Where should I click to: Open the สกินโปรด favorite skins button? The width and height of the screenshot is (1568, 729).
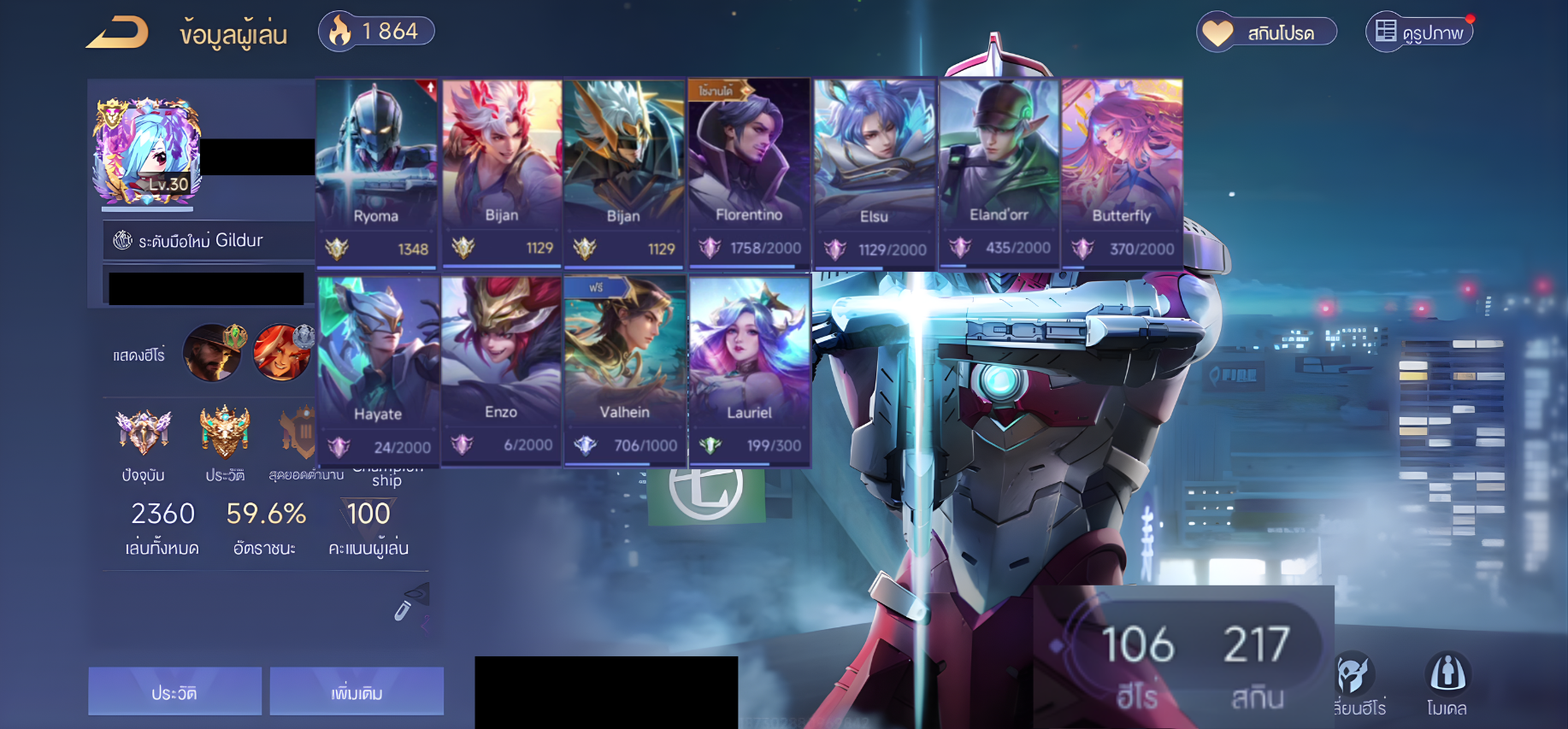click(1266, 32)
